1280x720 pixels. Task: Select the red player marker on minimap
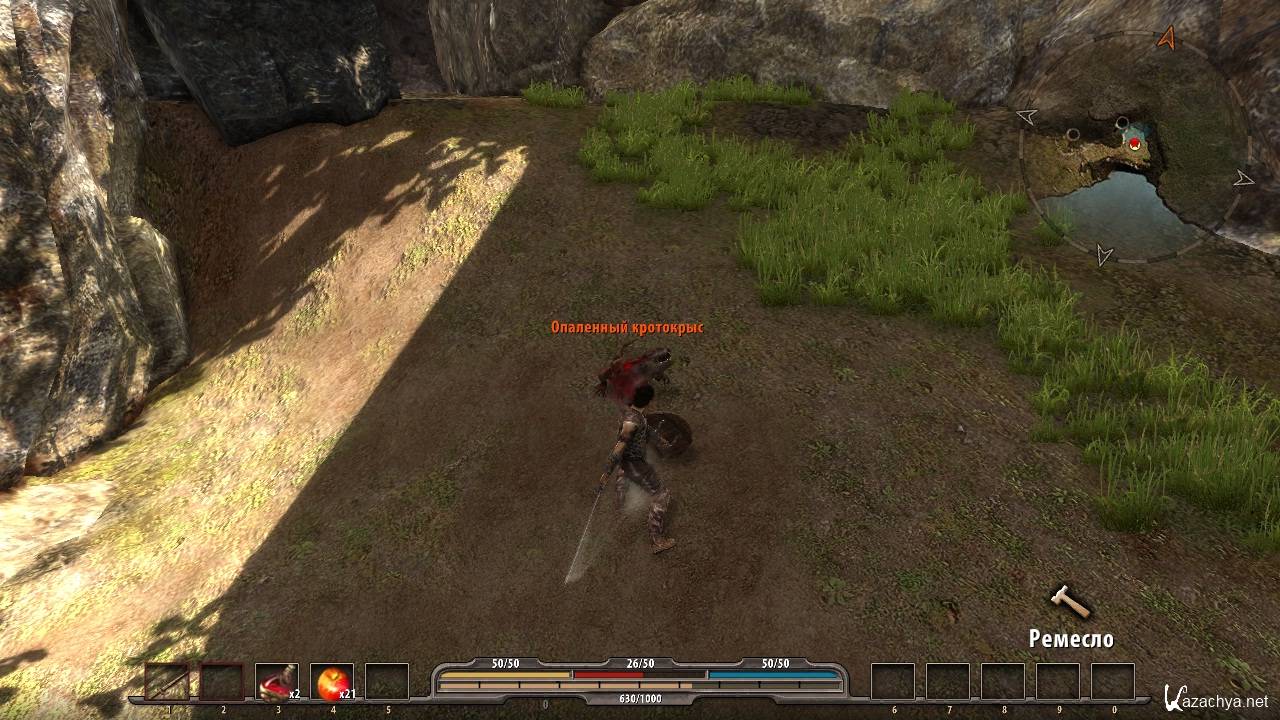(x=1134, y=144)
